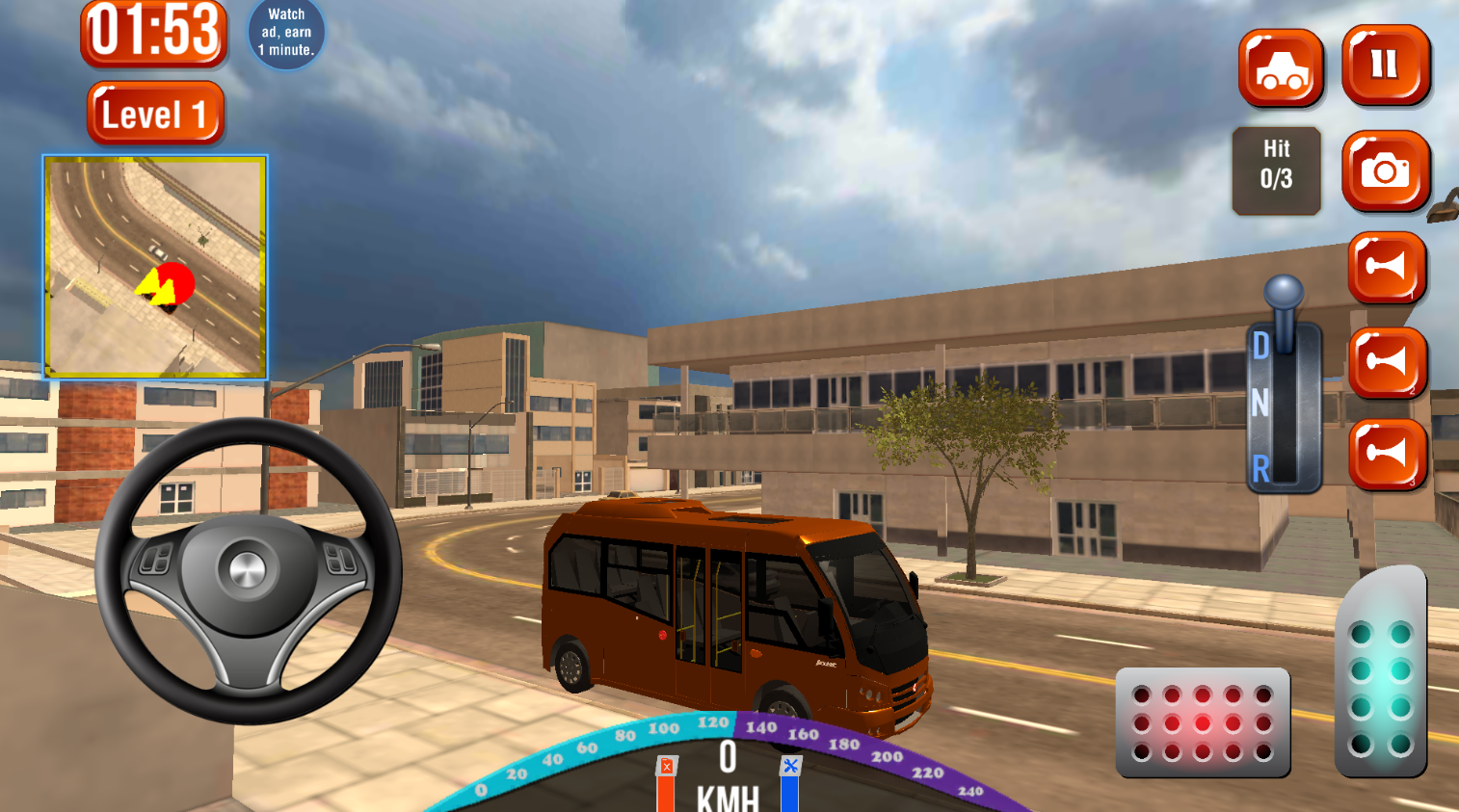Click the 01:53 countdown timer

click(154, 39)
